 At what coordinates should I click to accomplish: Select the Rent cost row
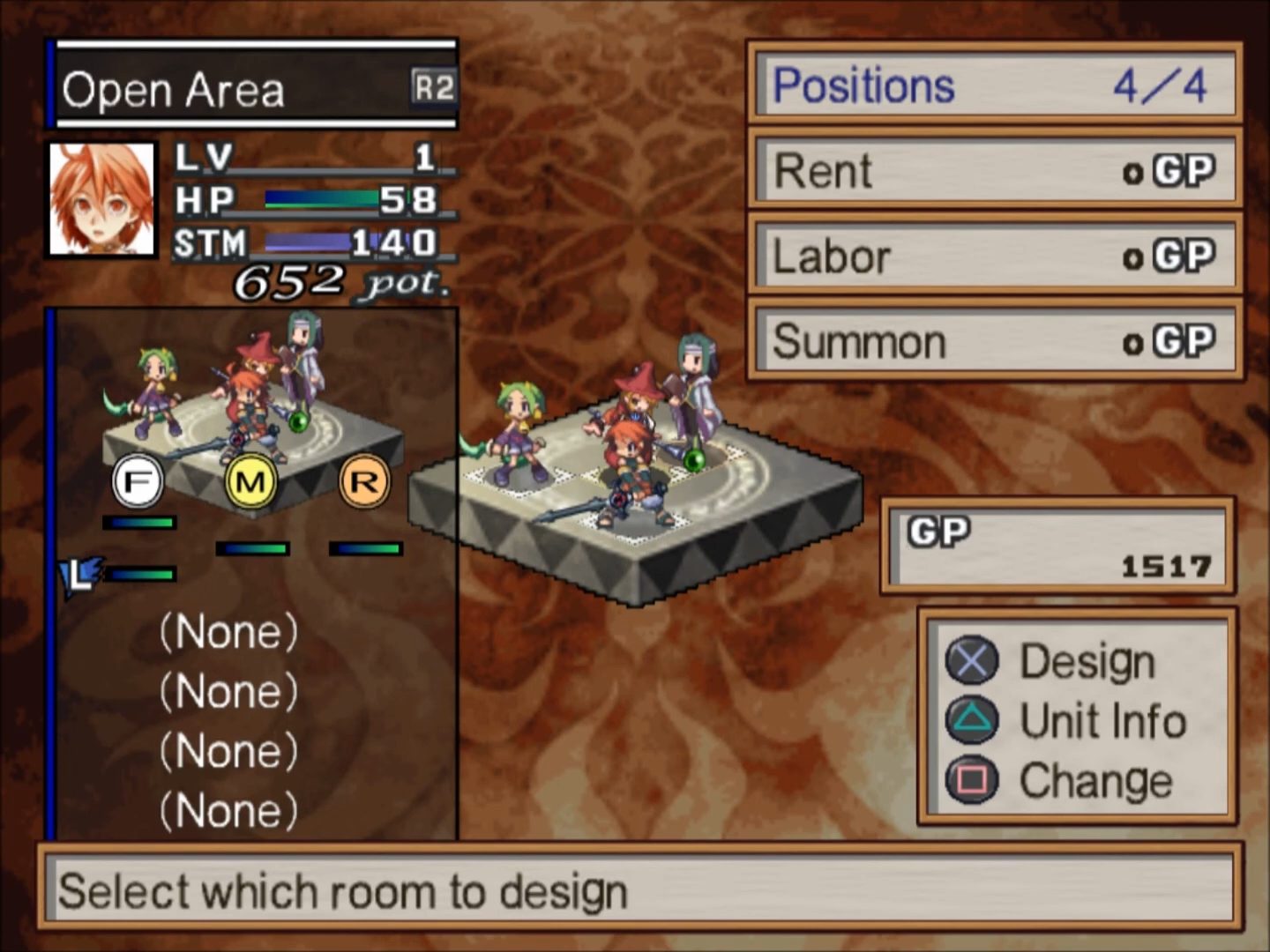point(994,170)
